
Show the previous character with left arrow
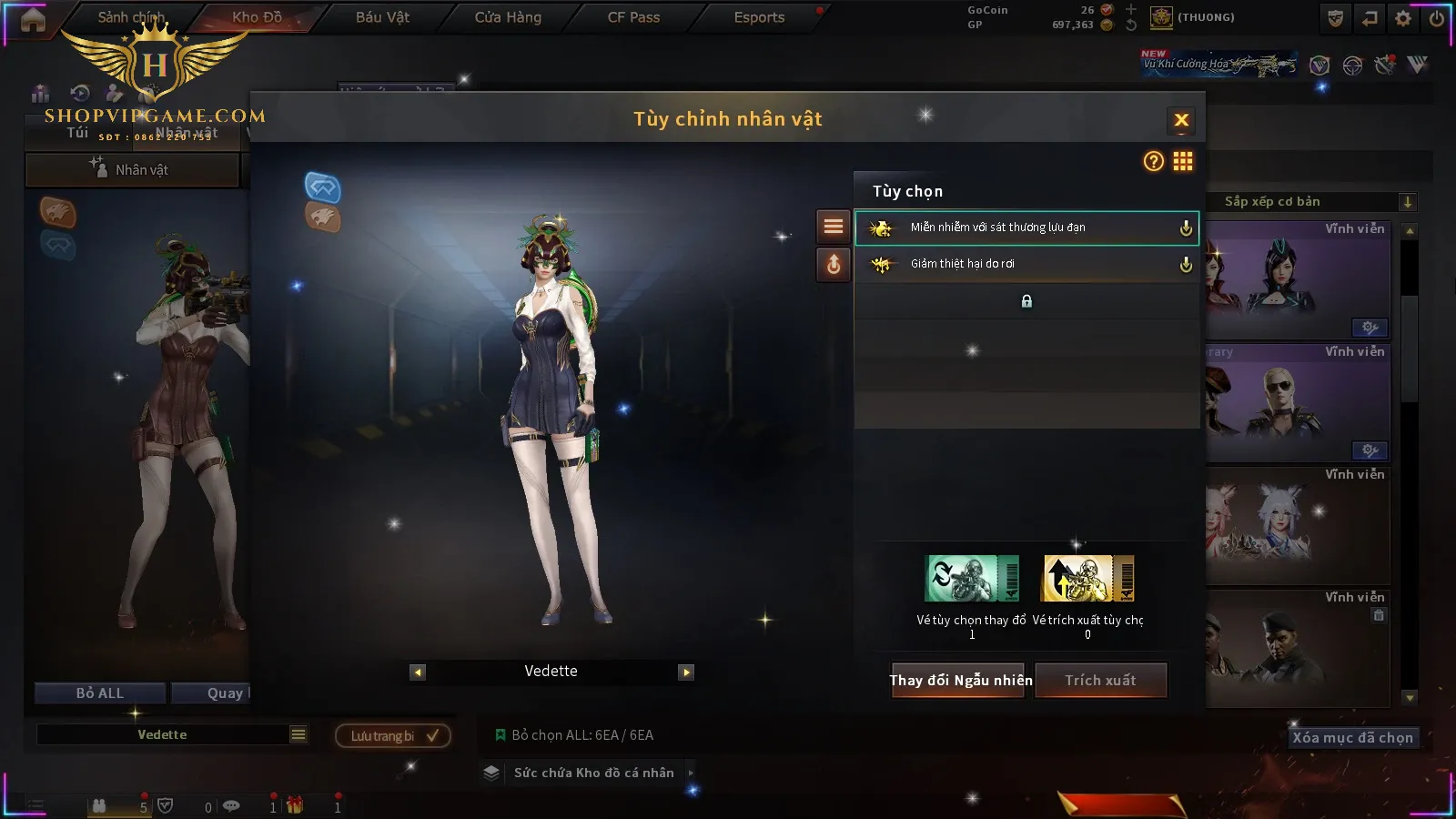(x=418, y=672)
